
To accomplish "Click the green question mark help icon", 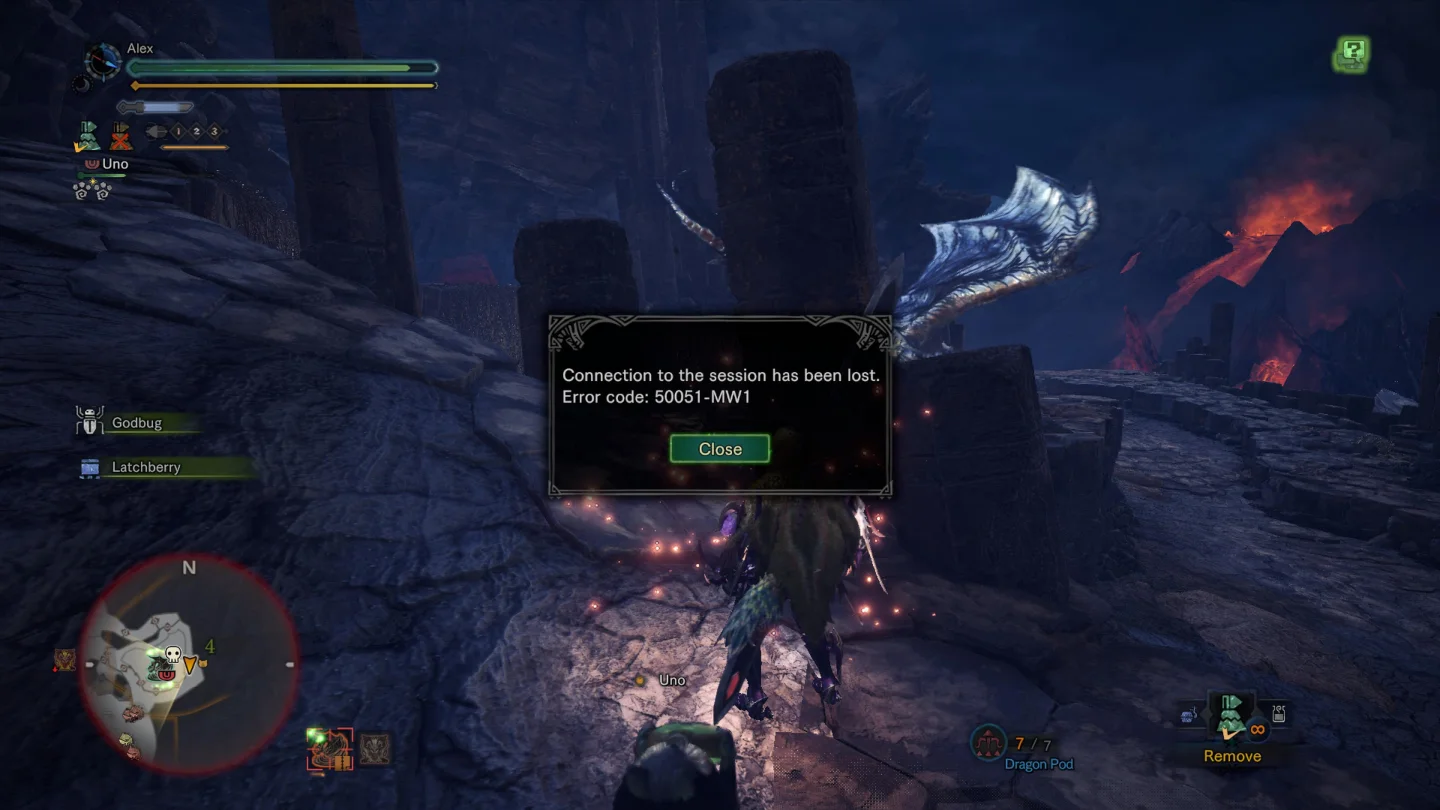I will tap(1352, 53).
